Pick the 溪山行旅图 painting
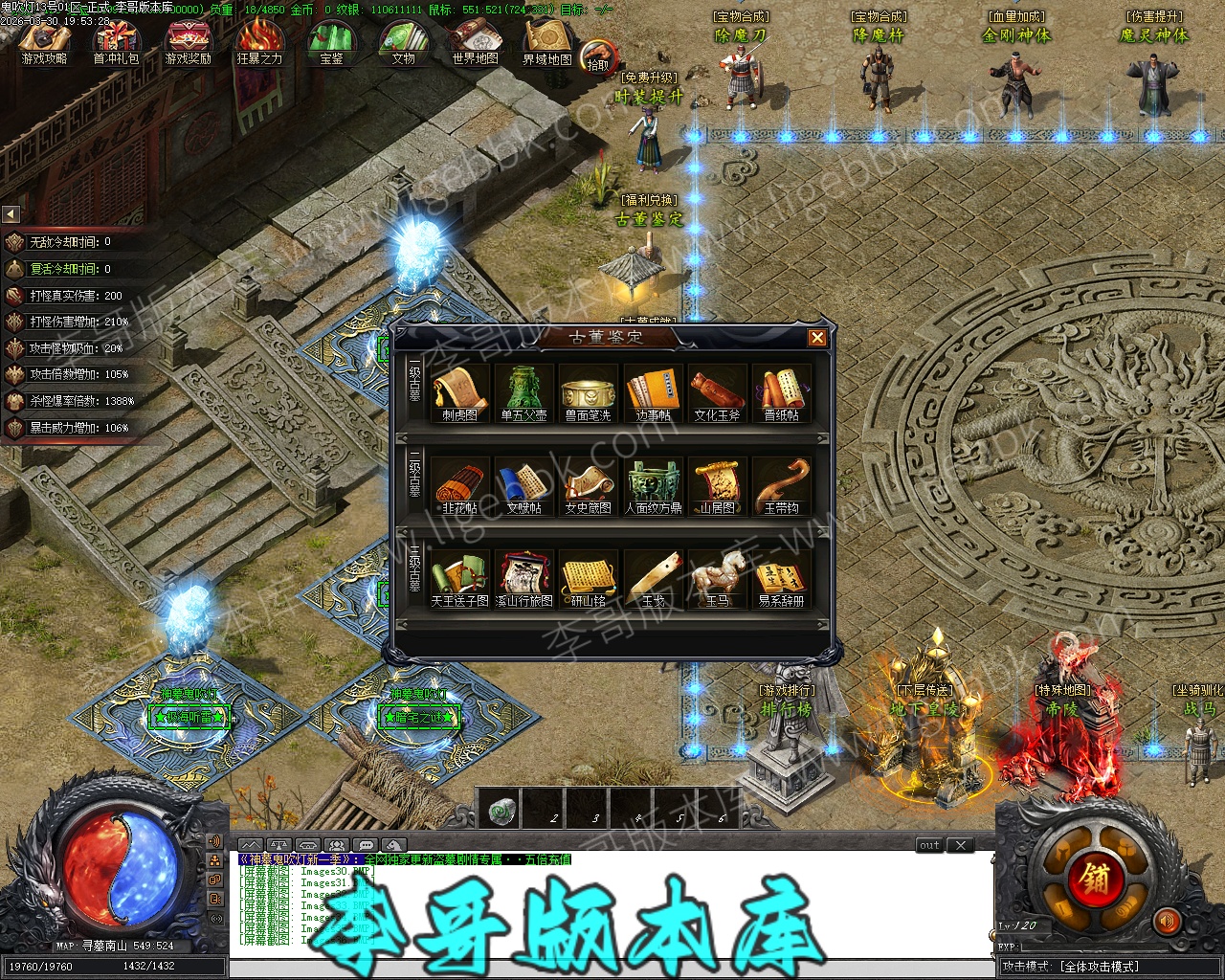Image resolution: width=1225 pixels, height=980 pixels. click(x=524, y=577)
